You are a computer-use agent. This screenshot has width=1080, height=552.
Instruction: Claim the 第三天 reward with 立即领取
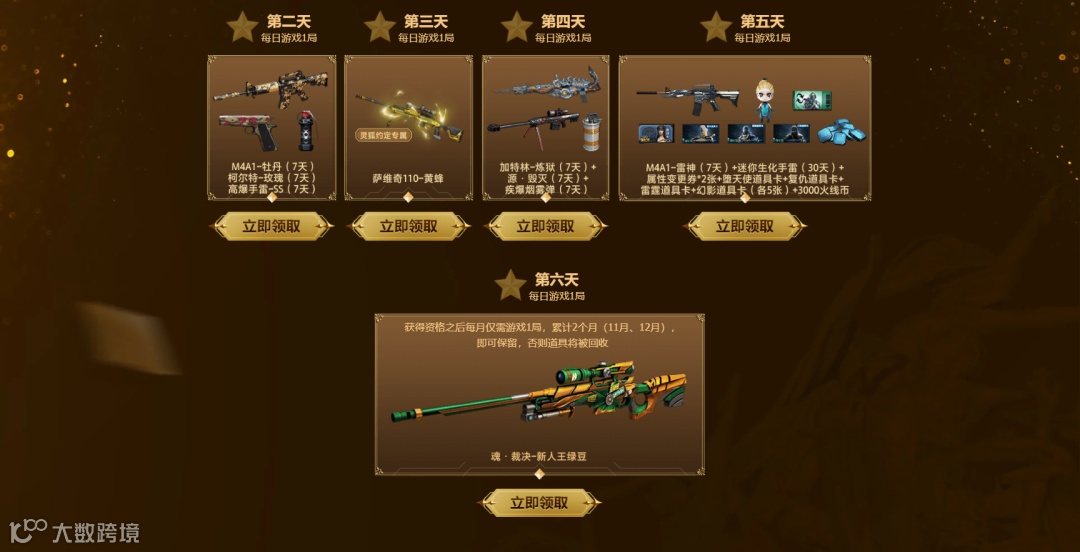click(x=408, y=227)
